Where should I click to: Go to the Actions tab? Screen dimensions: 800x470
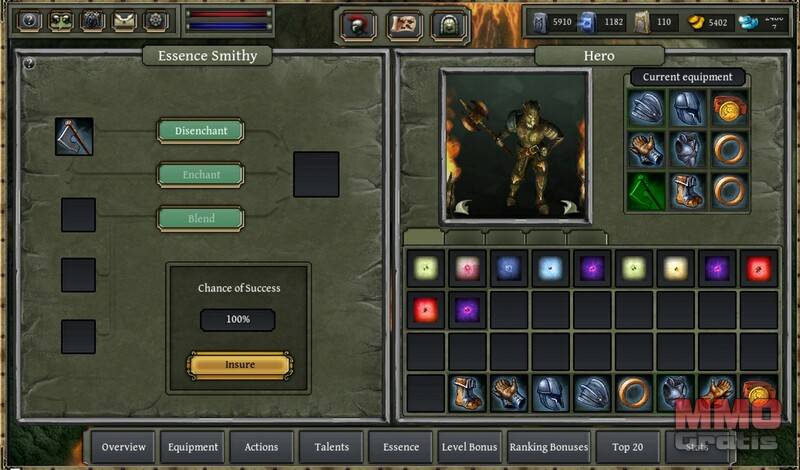(x=261, y=447)
